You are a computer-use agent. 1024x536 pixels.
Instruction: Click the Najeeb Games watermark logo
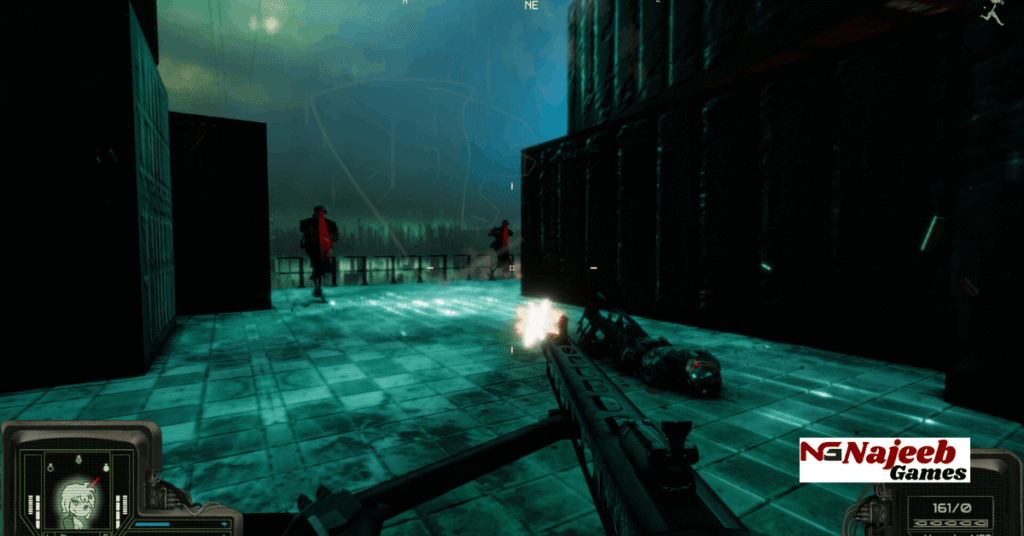884,460
